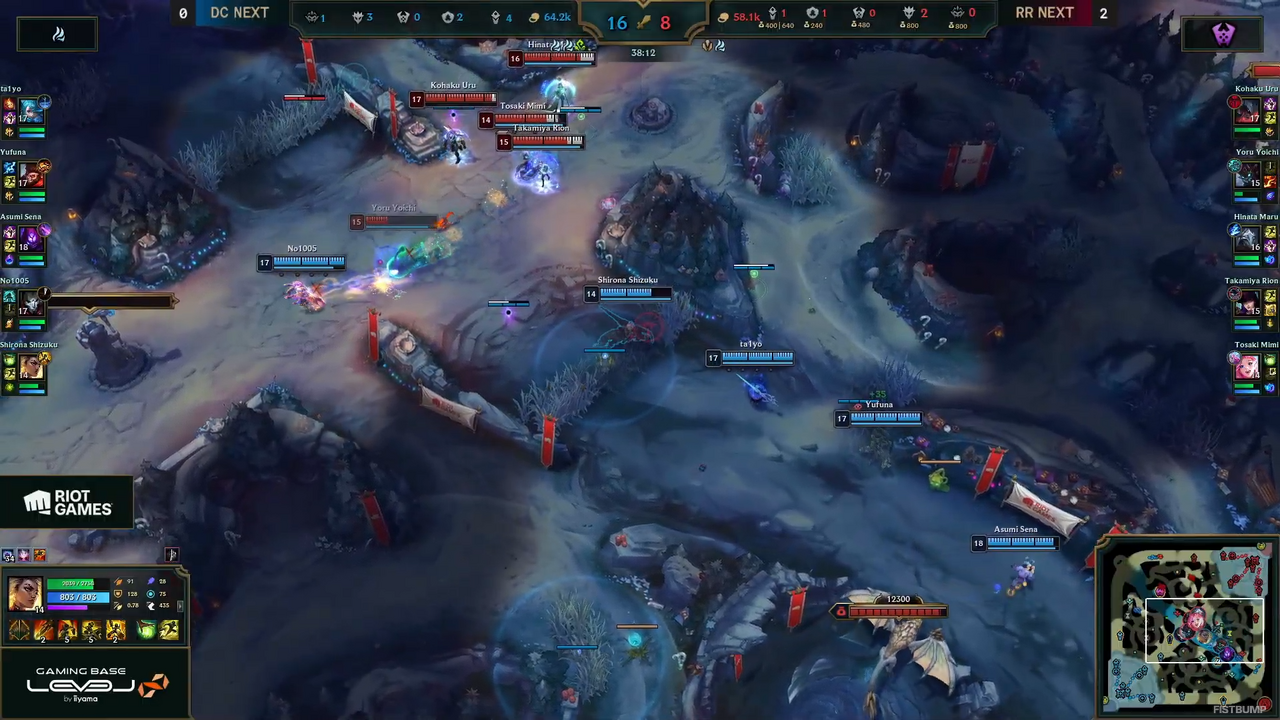Click the yellow Flash summoner spell icon
Image resolution: width=1280 pixels, height=720 pixels.
point(169,630)
